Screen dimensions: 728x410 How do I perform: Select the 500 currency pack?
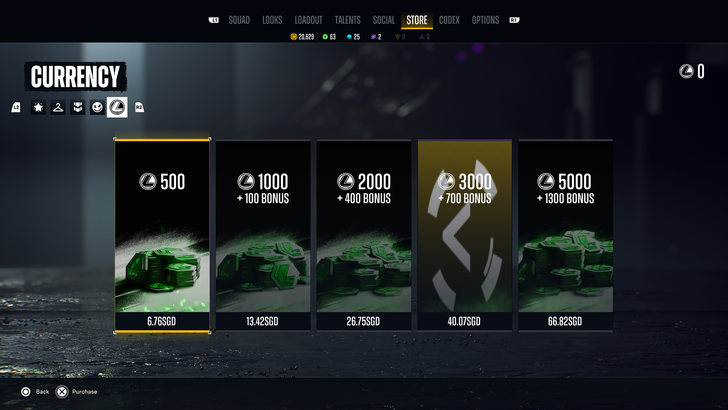(162, 235)
